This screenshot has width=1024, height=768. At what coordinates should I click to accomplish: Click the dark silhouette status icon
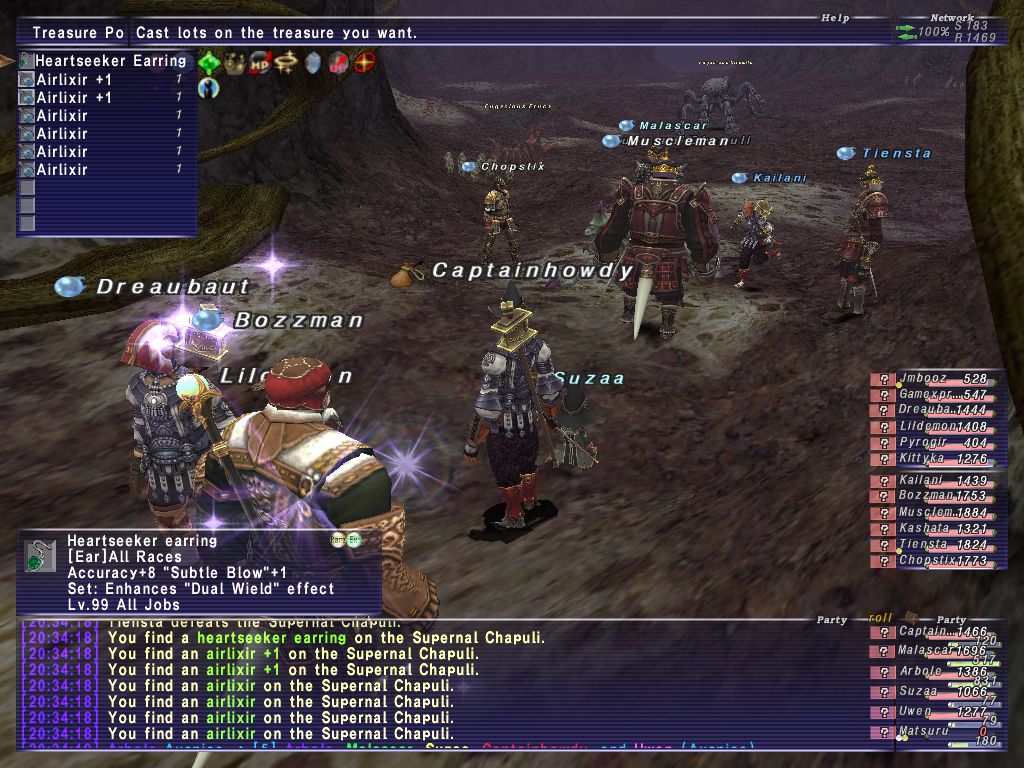[x=209, y=88]
